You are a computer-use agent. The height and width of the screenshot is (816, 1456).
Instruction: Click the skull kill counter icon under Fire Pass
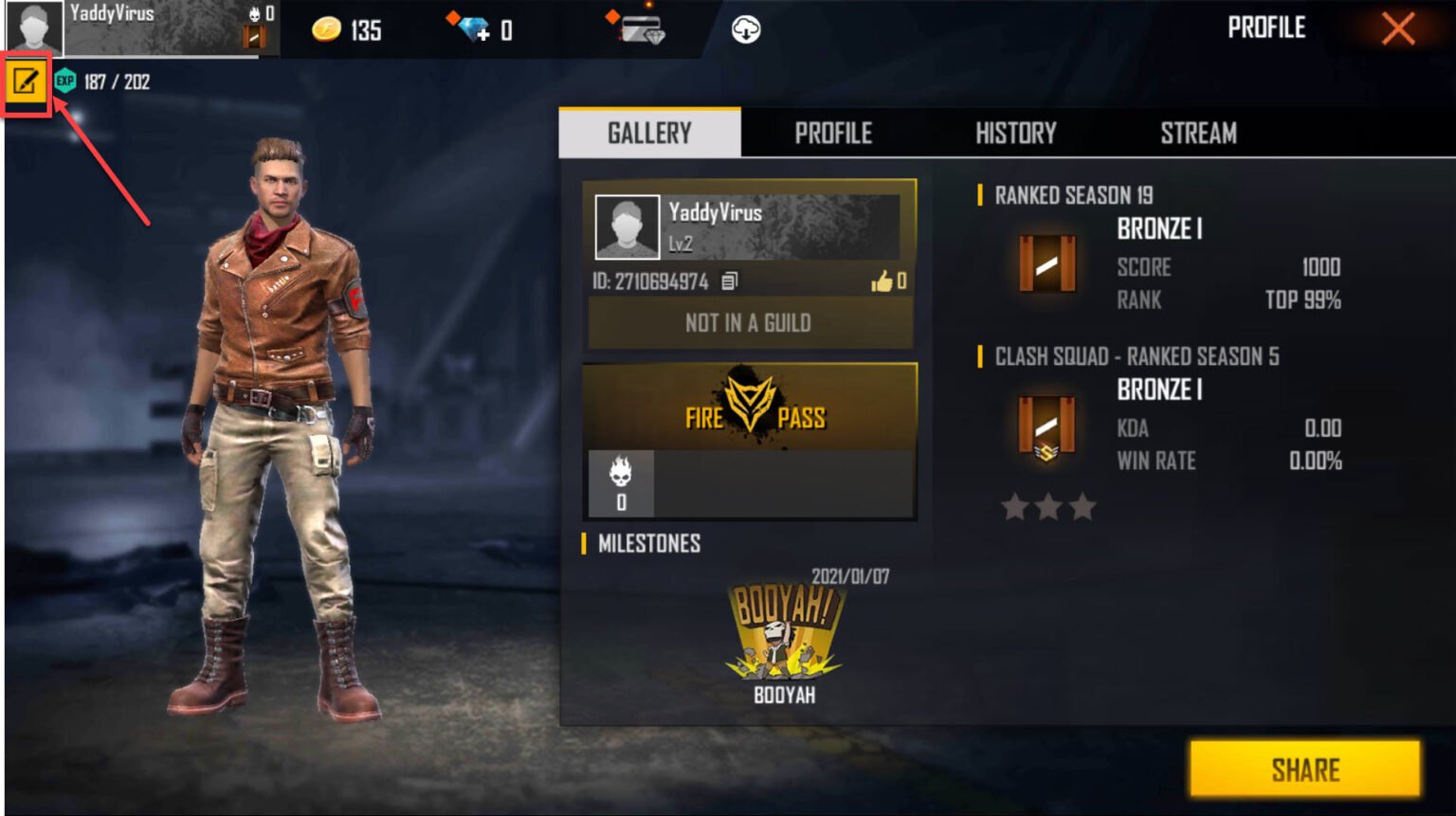pos(621,471)
